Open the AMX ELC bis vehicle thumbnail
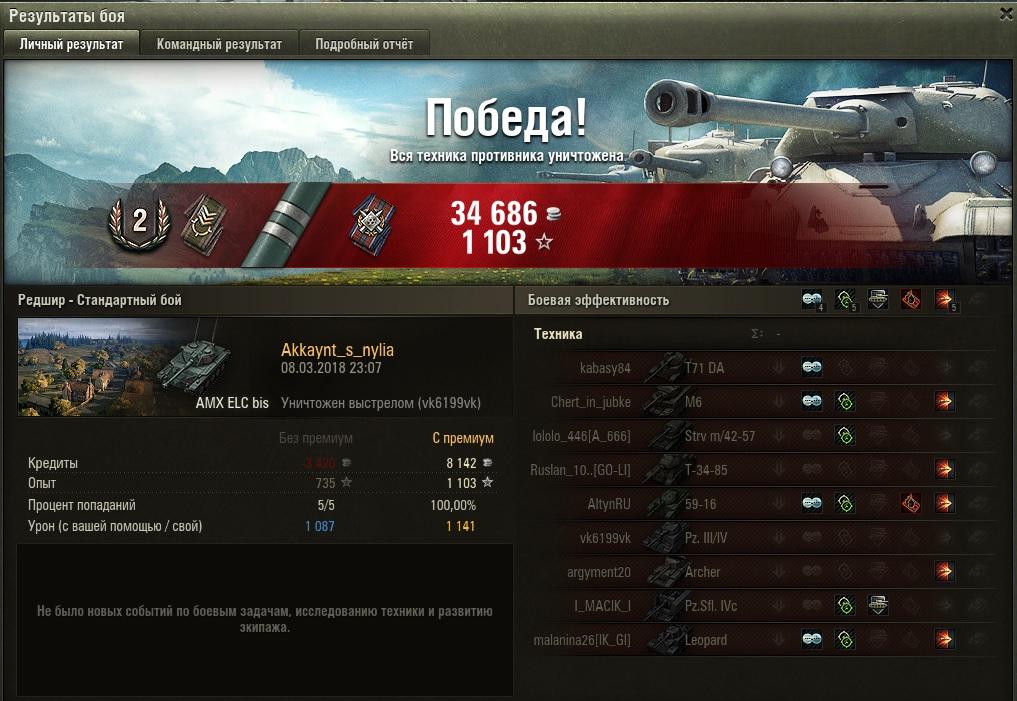 [x=143, y=367]
